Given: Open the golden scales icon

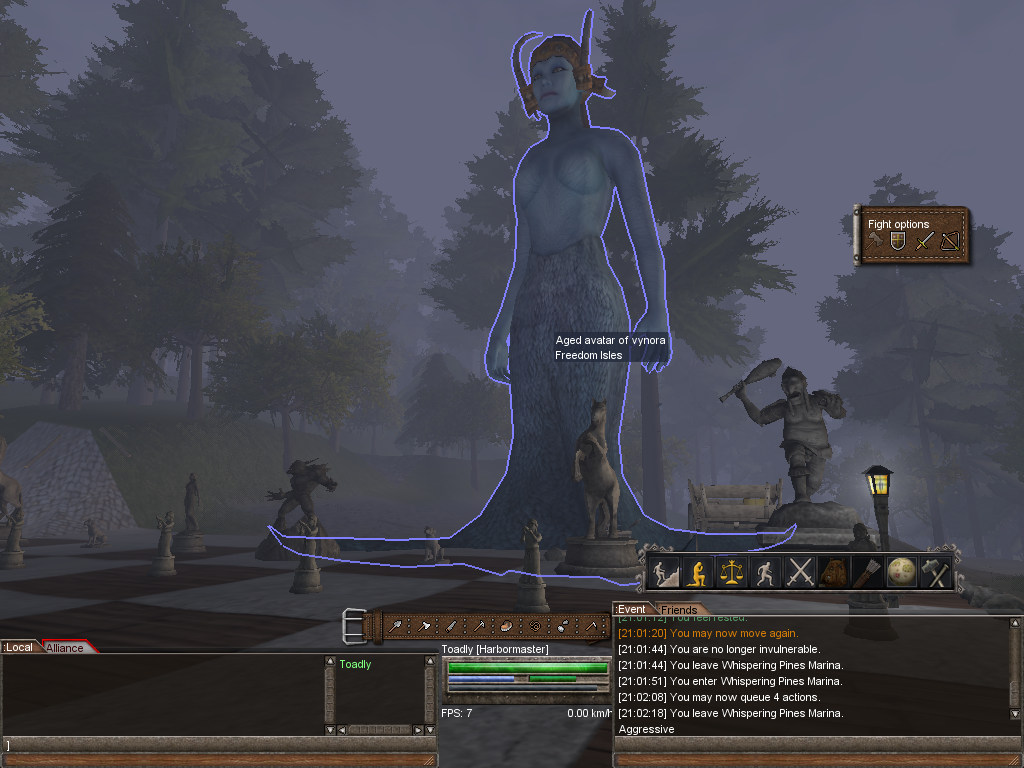Looking at the screenshot, I should coord(733,573).
